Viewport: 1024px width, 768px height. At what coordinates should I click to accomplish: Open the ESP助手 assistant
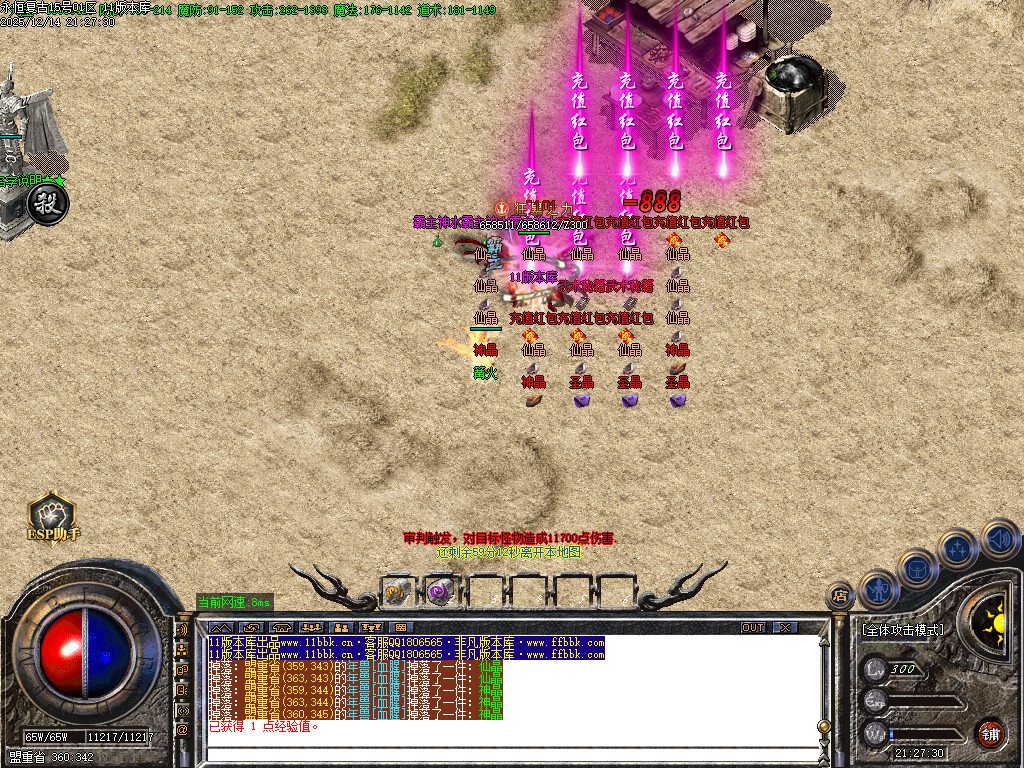tap(52, 515)
